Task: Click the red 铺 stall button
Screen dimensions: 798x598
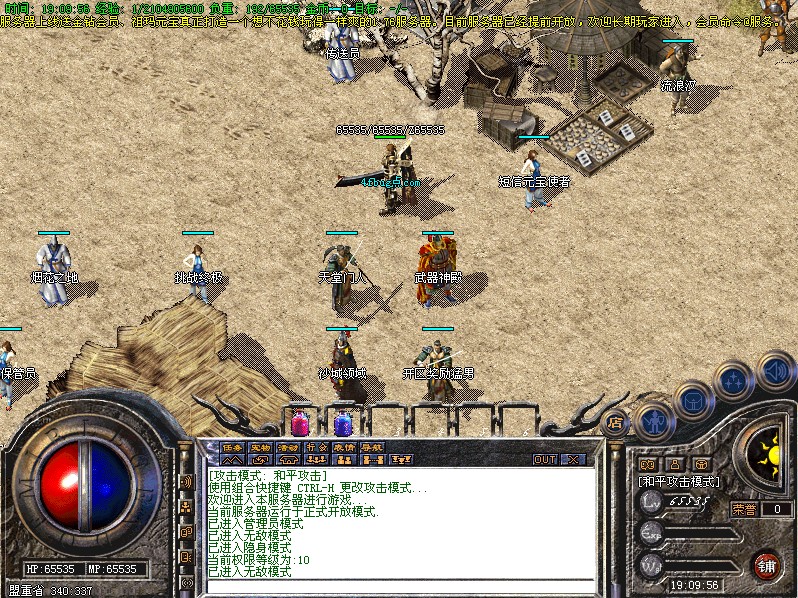Action: coord(767,563)
